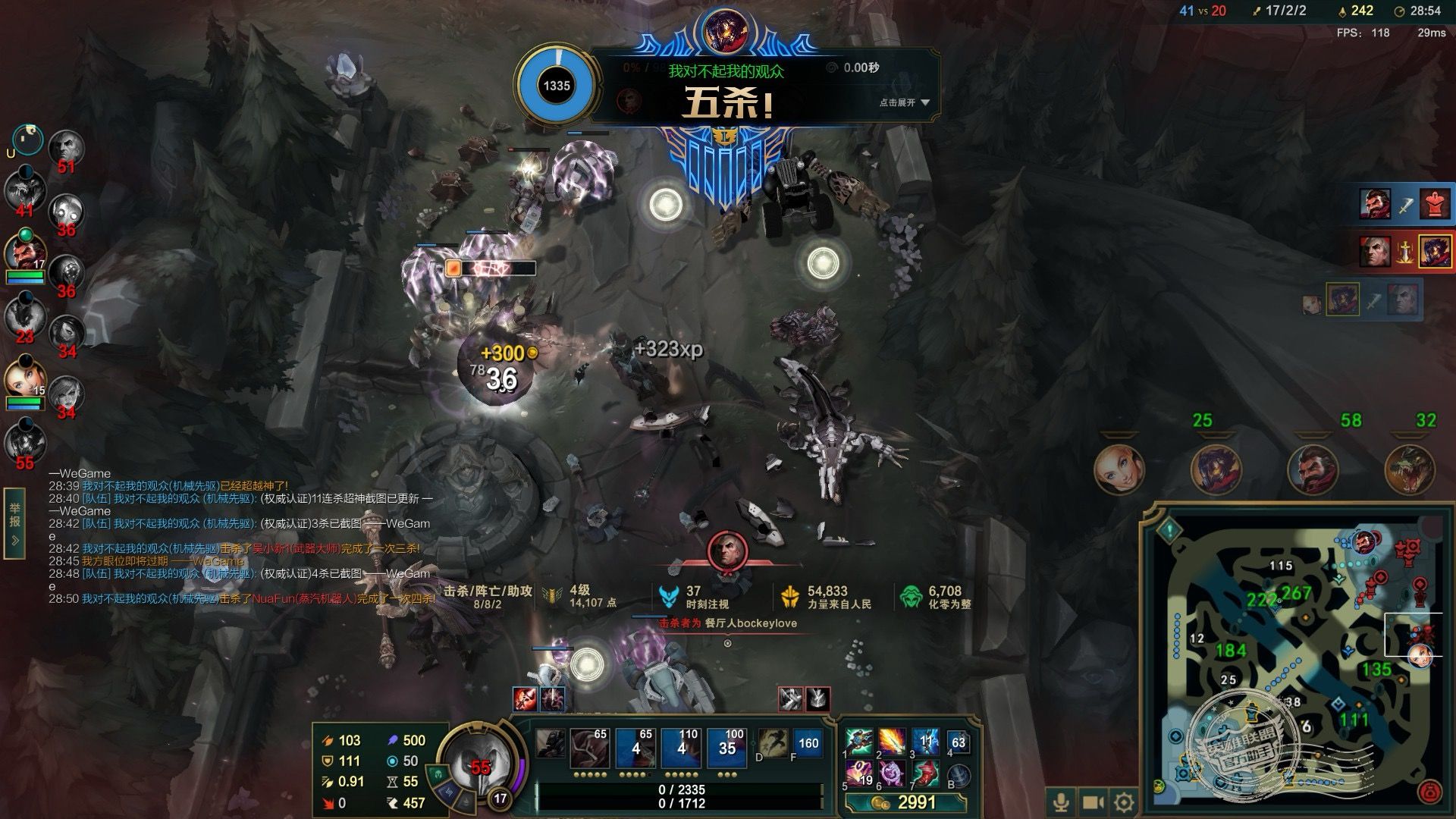1456x819 pixels.
Task: Expand the death recap dropdown
Action: (x=905, y=102)
